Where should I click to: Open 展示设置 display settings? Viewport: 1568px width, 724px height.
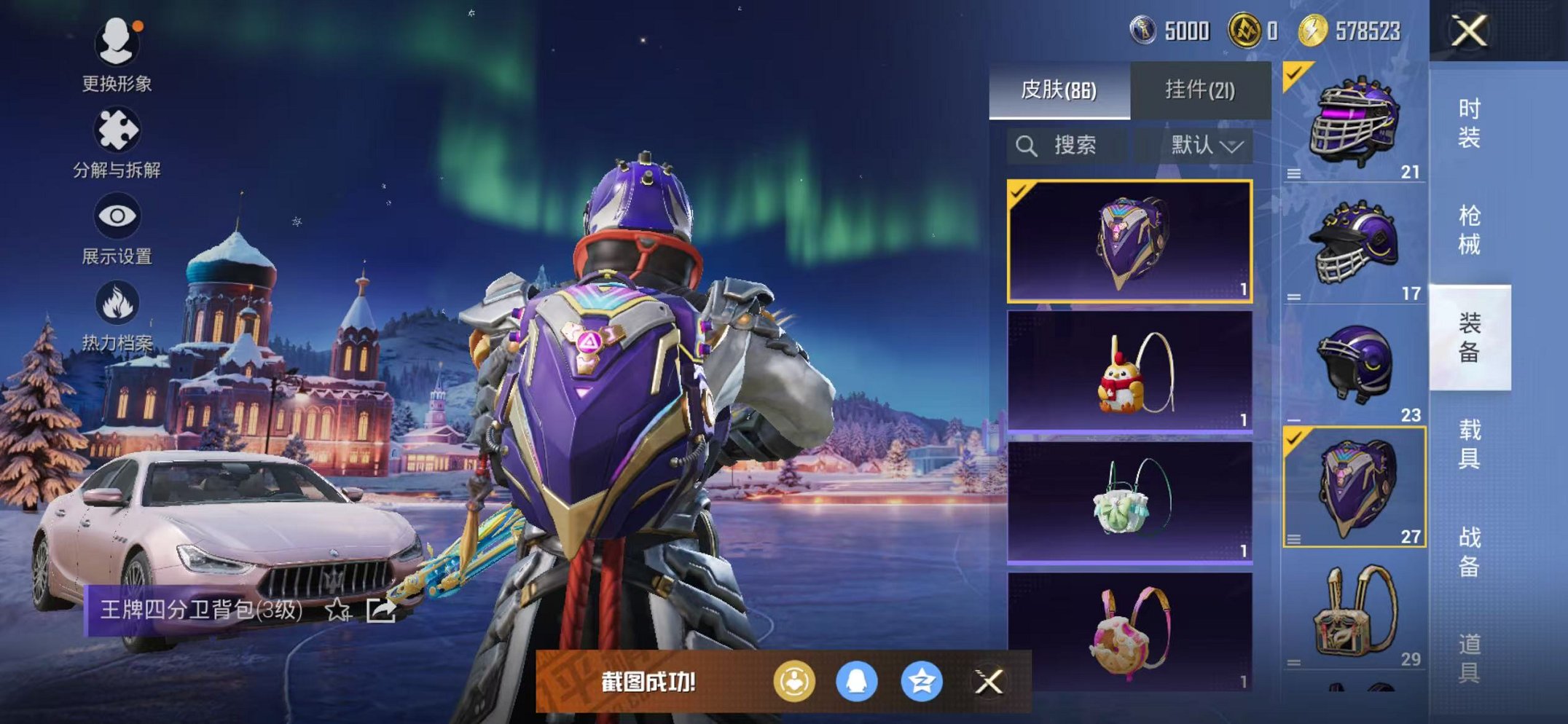coord(117,229)
